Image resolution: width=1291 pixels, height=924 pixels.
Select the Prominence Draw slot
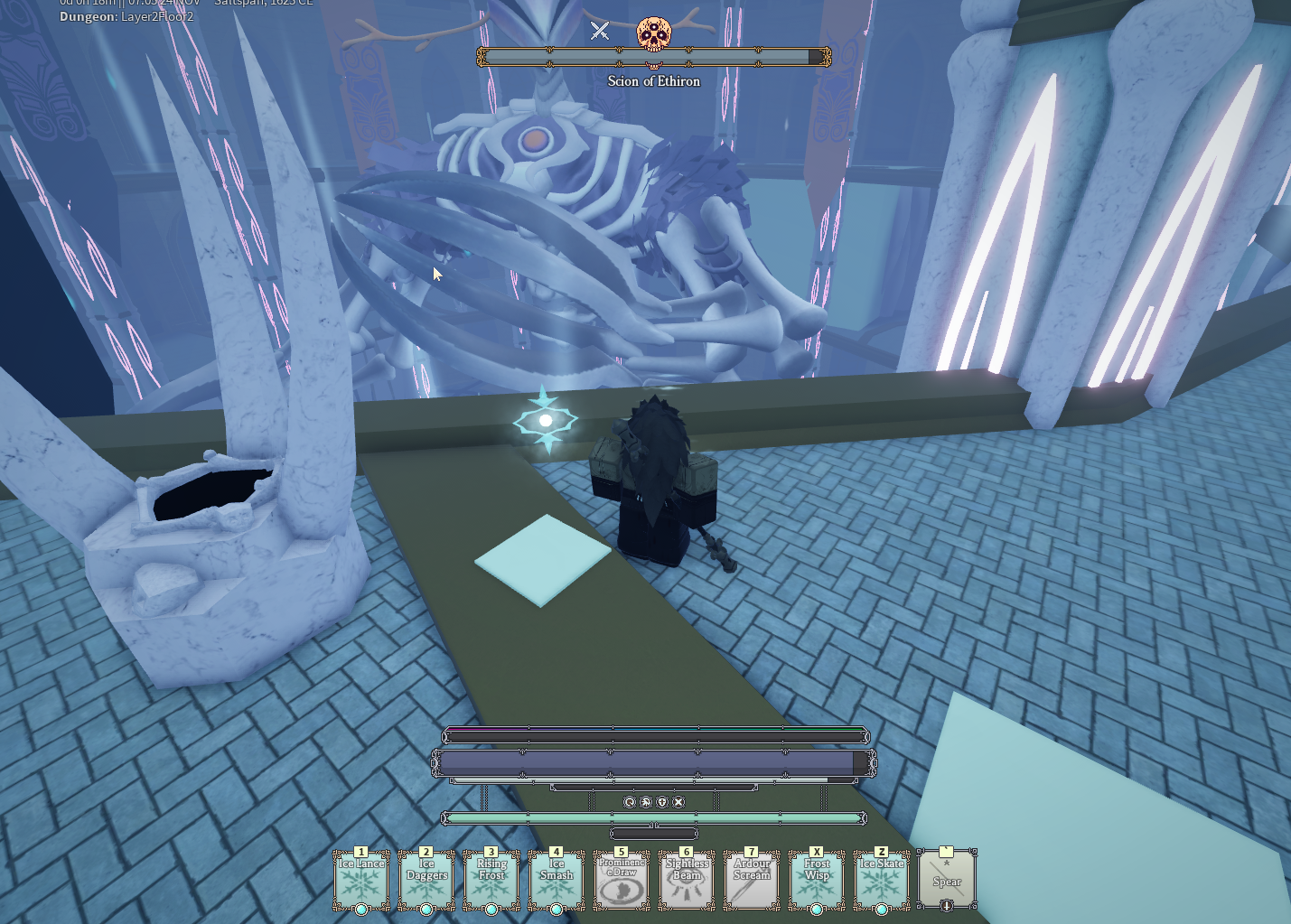(x=622, y=881)
